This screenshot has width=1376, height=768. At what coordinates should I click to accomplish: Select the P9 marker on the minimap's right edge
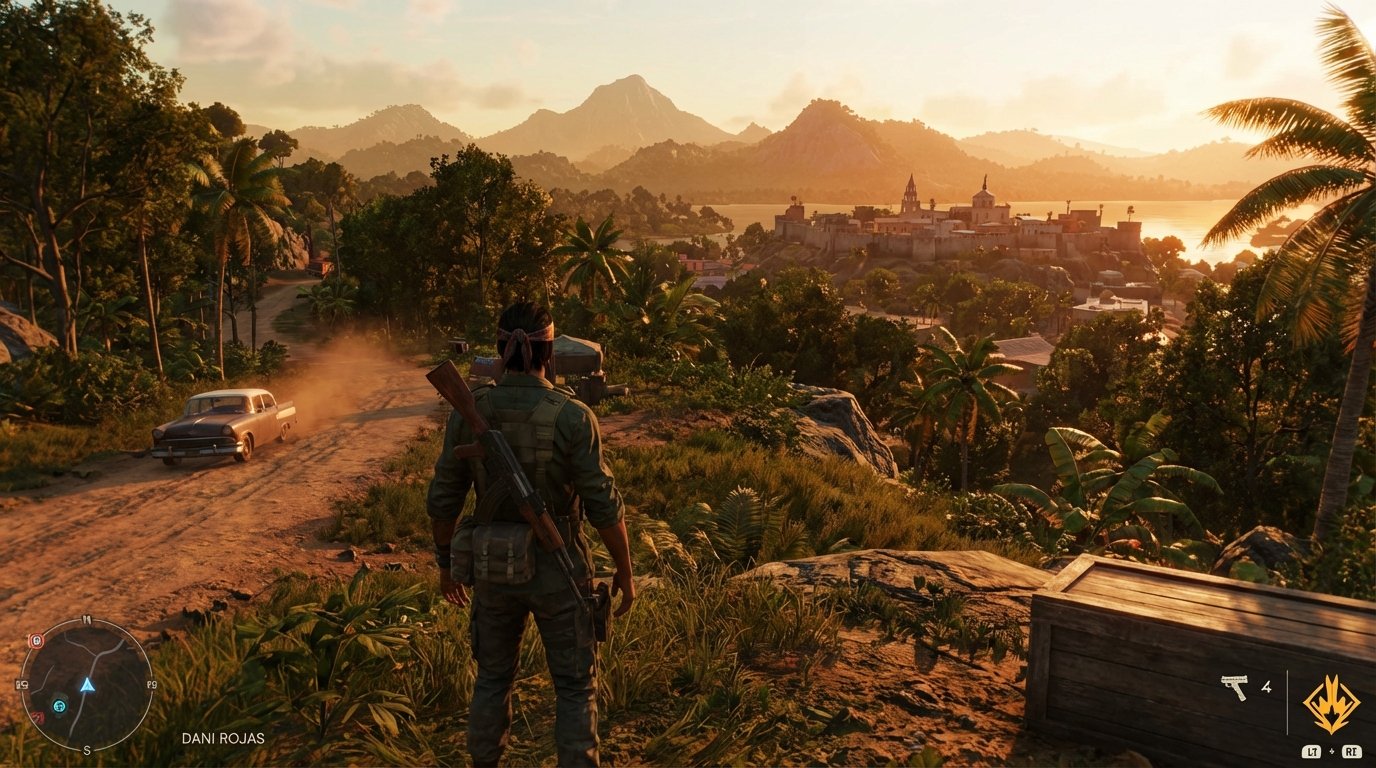153,683
